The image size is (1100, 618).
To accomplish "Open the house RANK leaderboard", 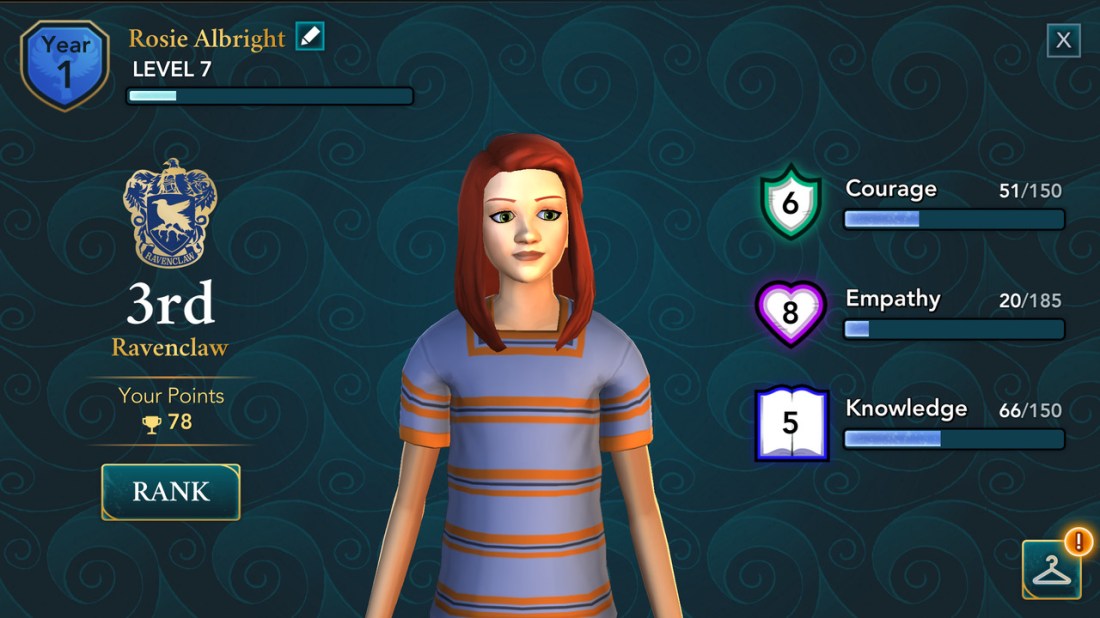I will tap(171, 492).
